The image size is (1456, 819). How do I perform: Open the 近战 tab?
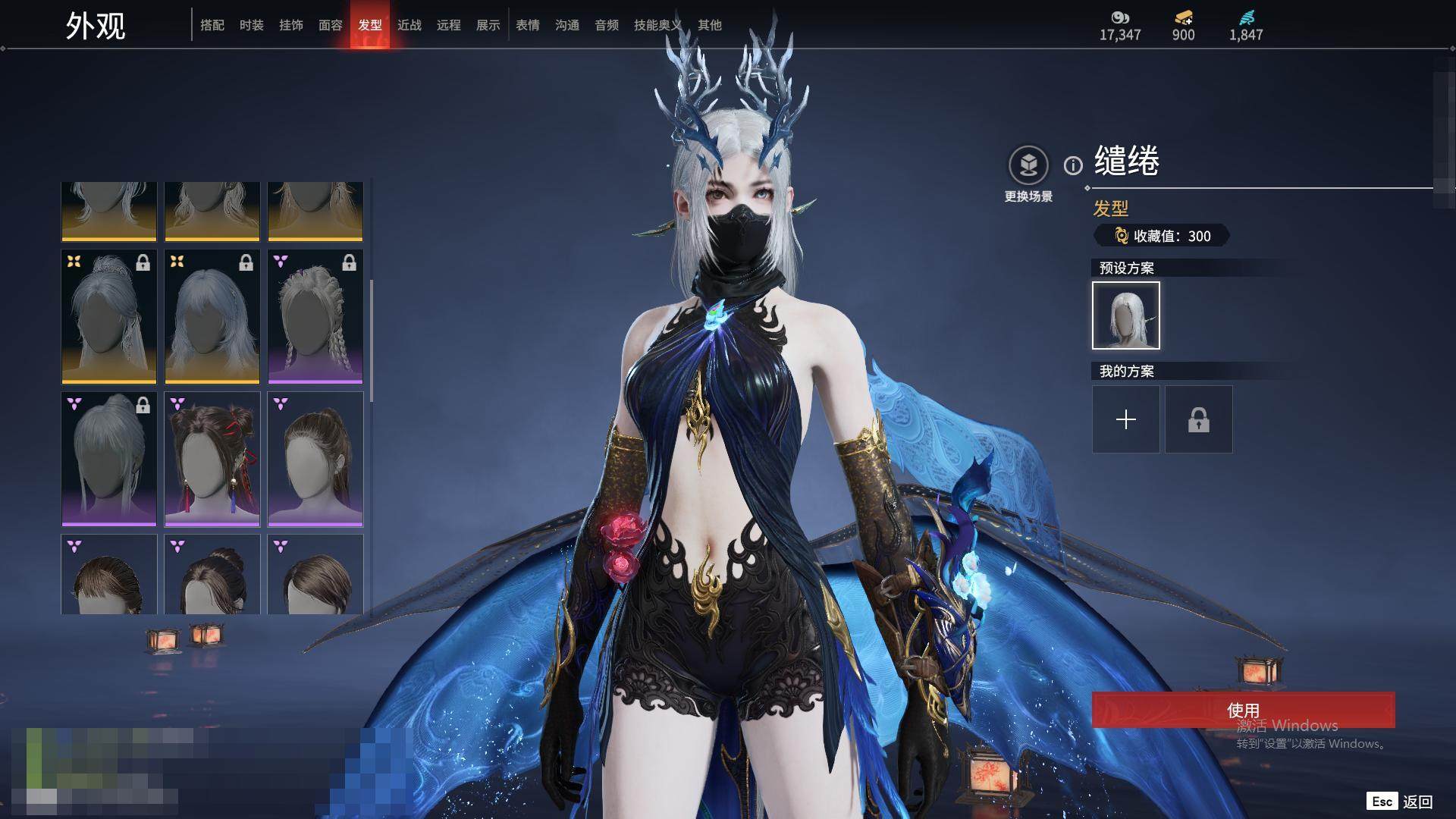(409, 25)
